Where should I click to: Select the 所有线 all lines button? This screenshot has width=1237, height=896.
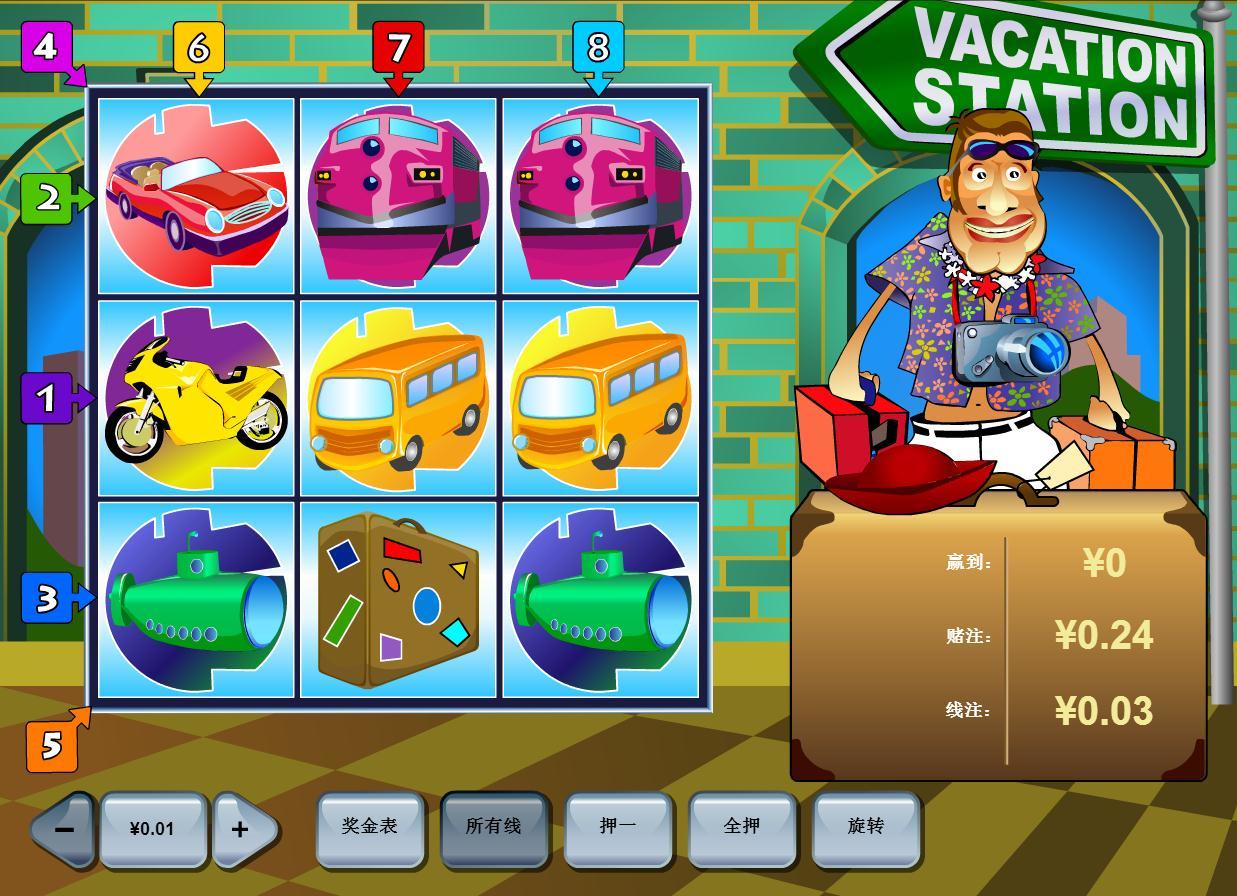pos(494,827)
